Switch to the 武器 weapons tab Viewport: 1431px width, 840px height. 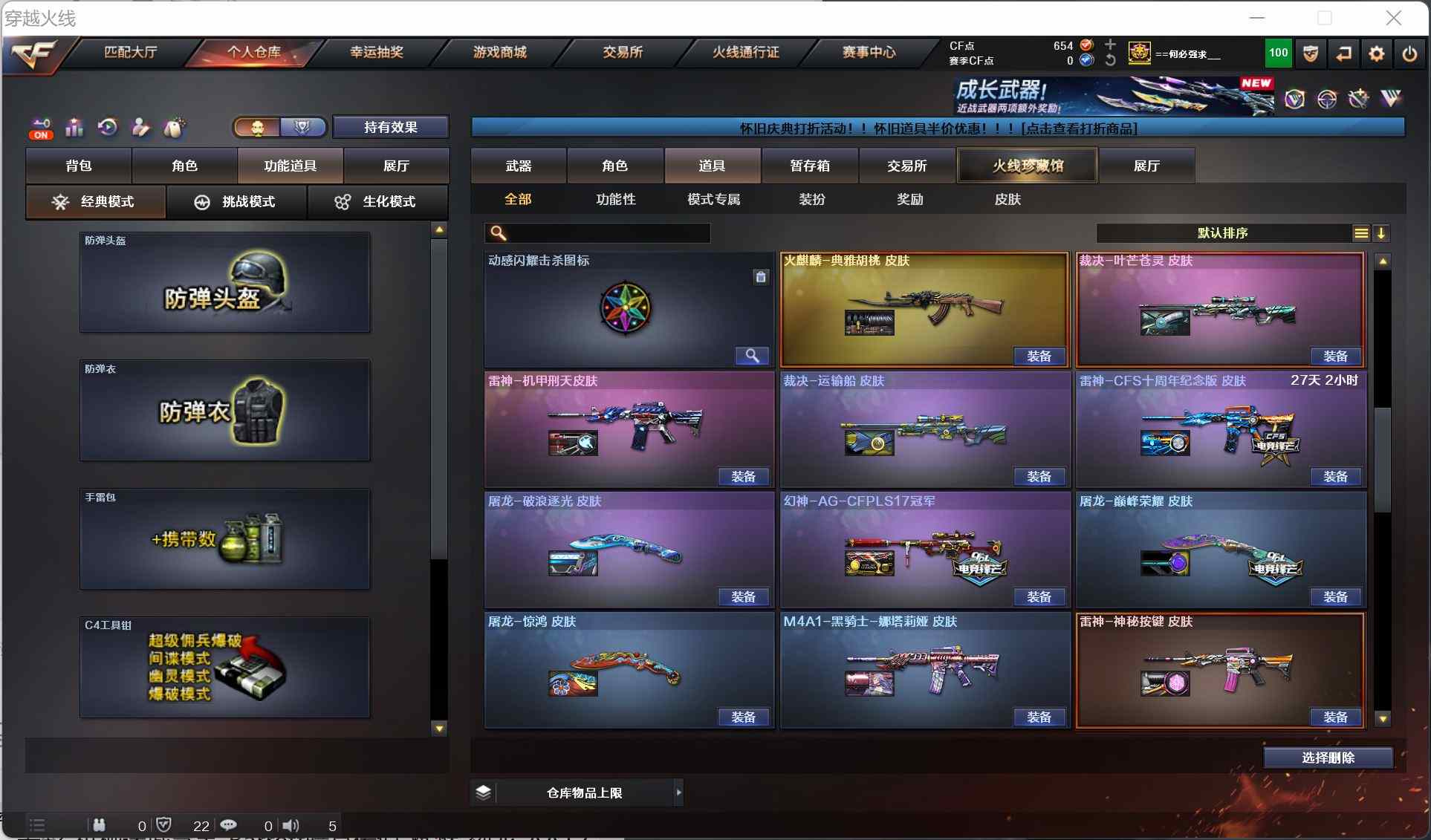coord(519,166)
